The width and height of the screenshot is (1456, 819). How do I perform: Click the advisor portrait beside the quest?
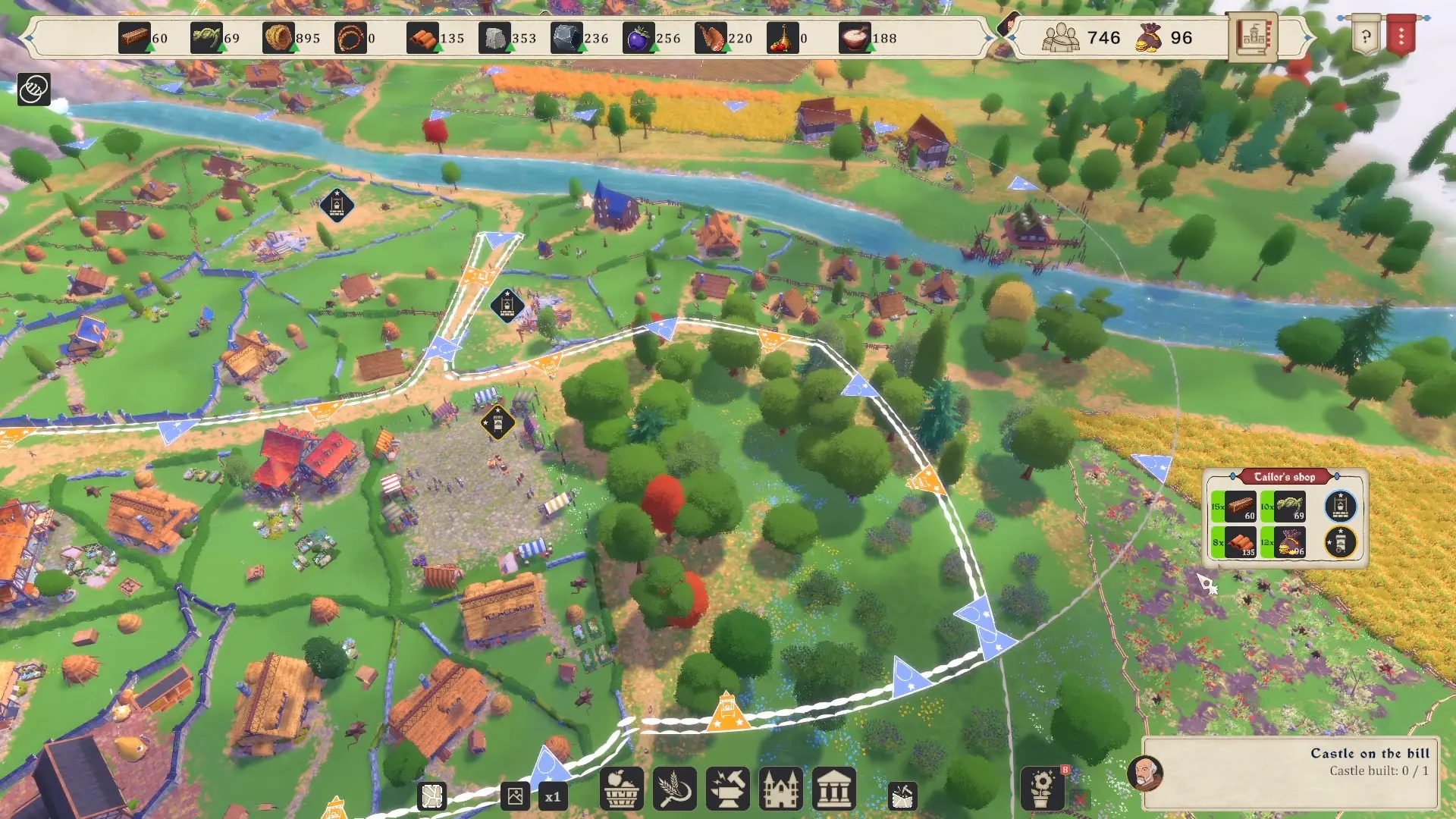coord(1145,773)
